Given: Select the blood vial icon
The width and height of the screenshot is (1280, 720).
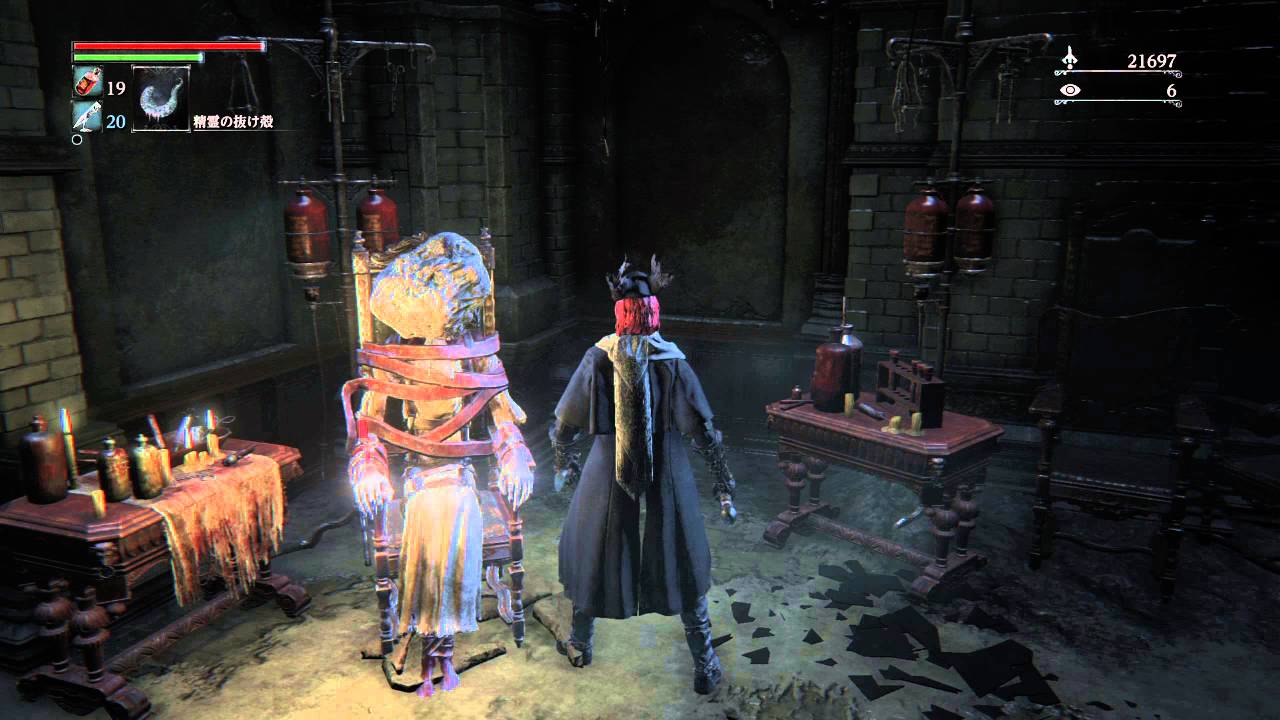Looking at the screenshot, I should tap(87, 84).
